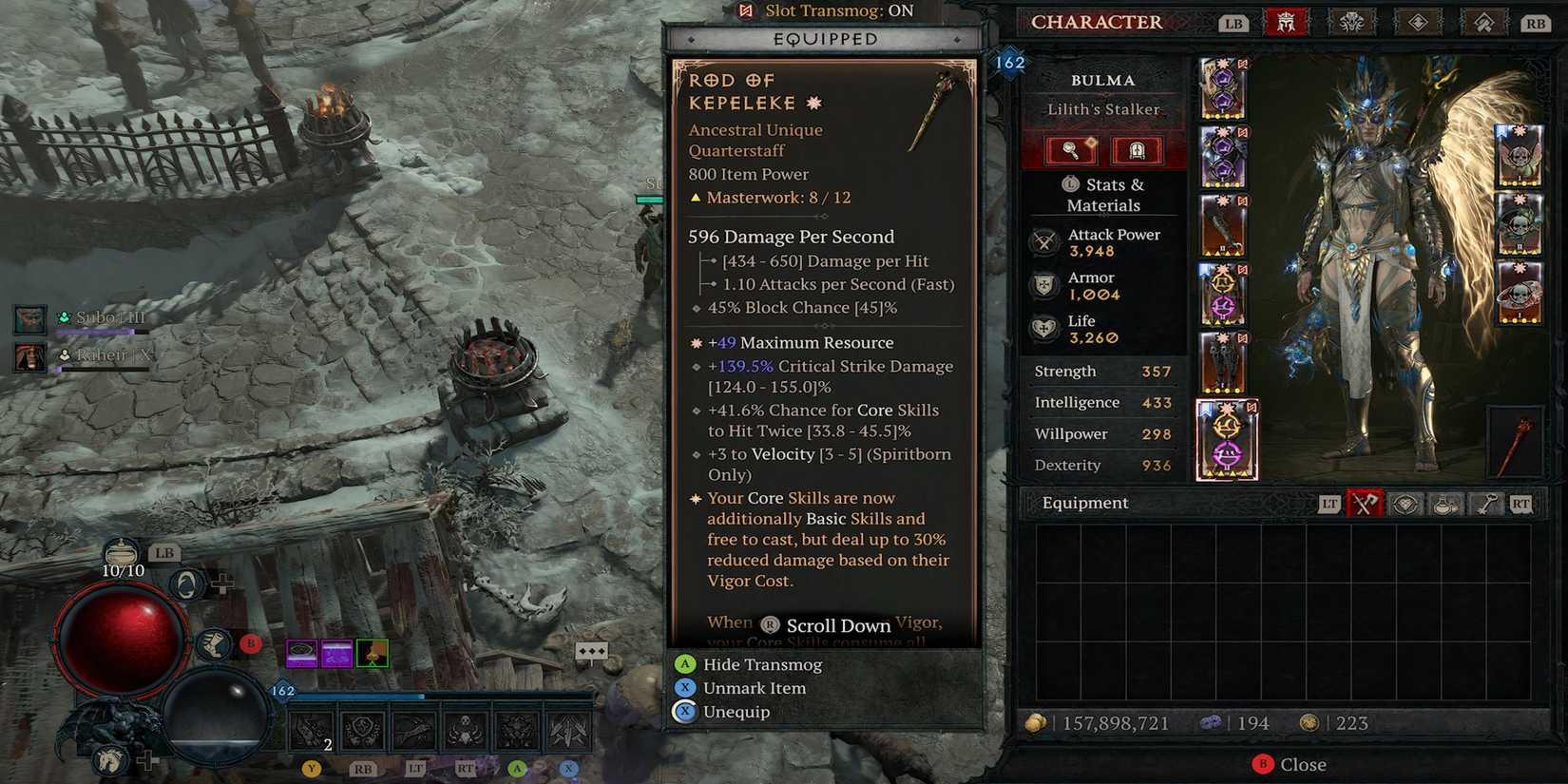
Task: Click the inspect magnifier button under the character title
Action: pyautogui.click(x=1071, y=150)
